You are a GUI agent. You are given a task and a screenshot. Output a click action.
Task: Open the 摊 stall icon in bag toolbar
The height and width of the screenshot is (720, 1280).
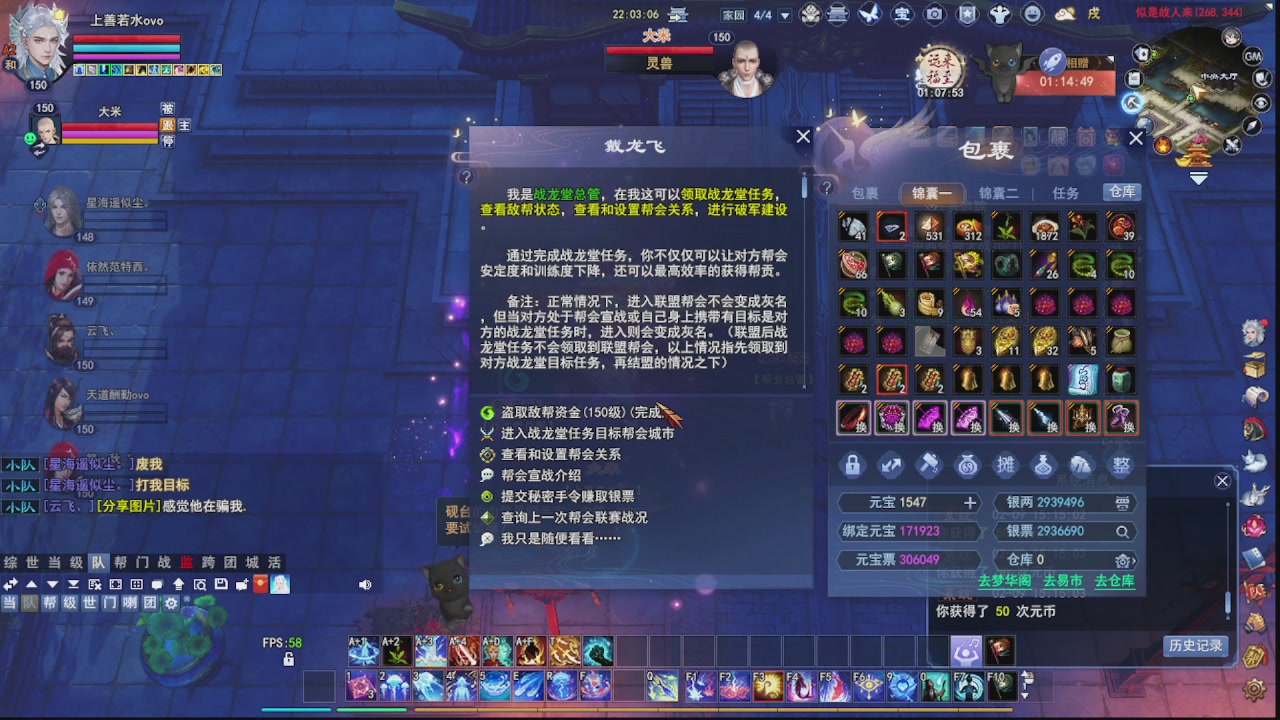(1005, 466)
